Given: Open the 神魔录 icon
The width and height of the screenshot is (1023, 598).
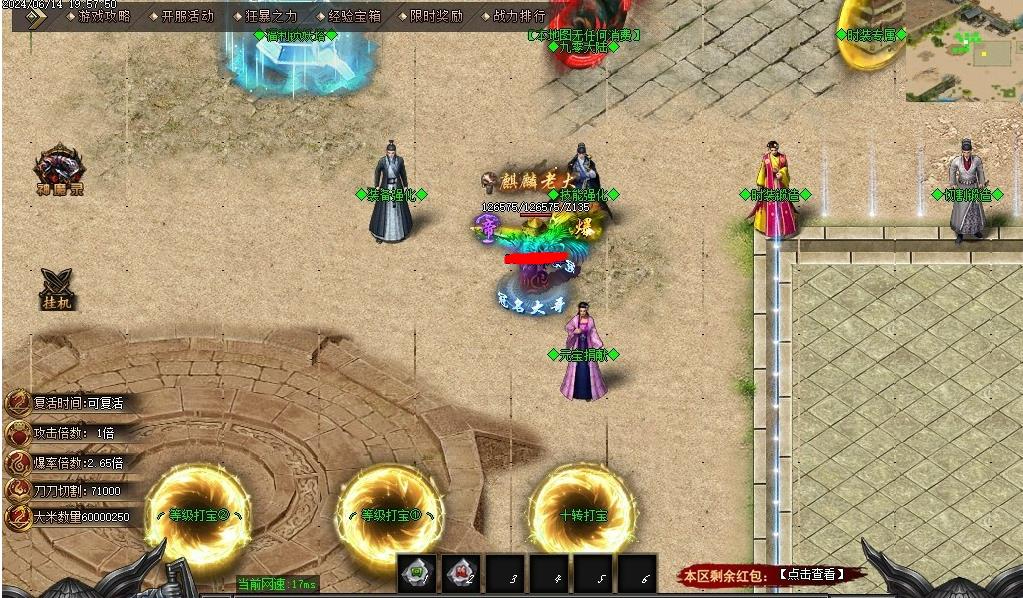Looking at the screenshot, I should click(59, 169).
